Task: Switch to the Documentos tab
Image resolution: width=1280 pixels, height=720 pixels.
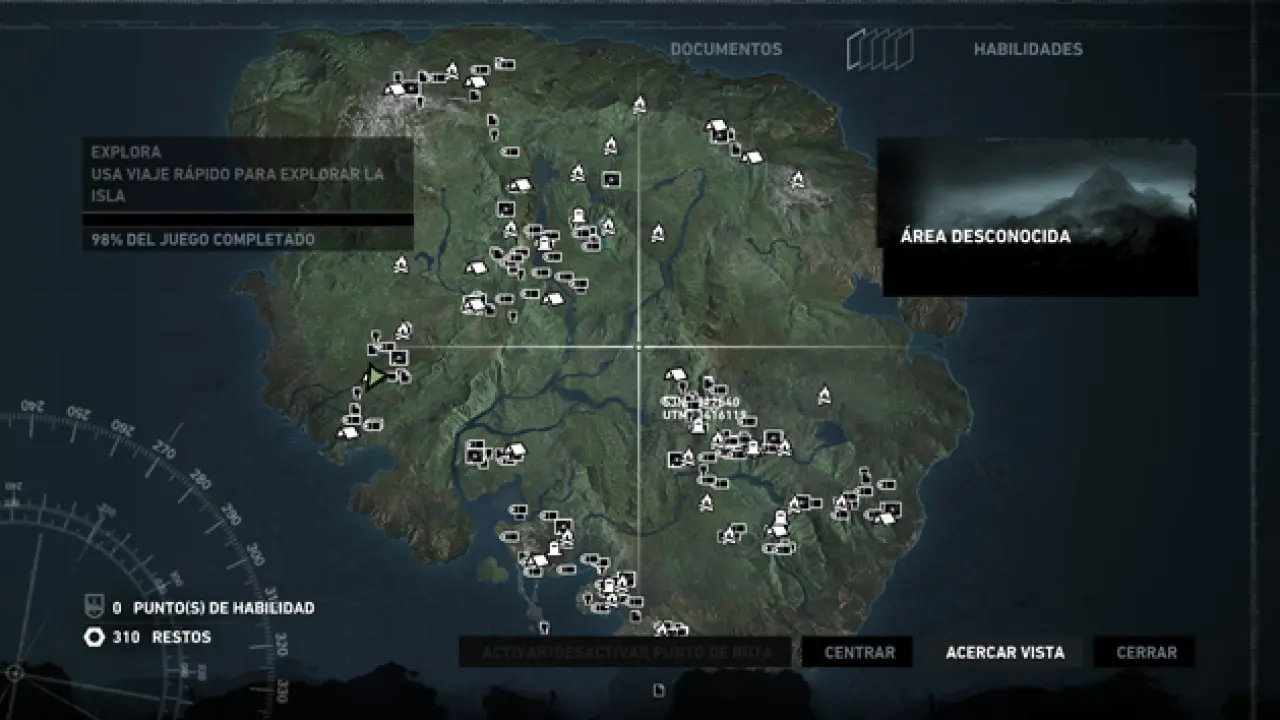Action: point(726,49)
